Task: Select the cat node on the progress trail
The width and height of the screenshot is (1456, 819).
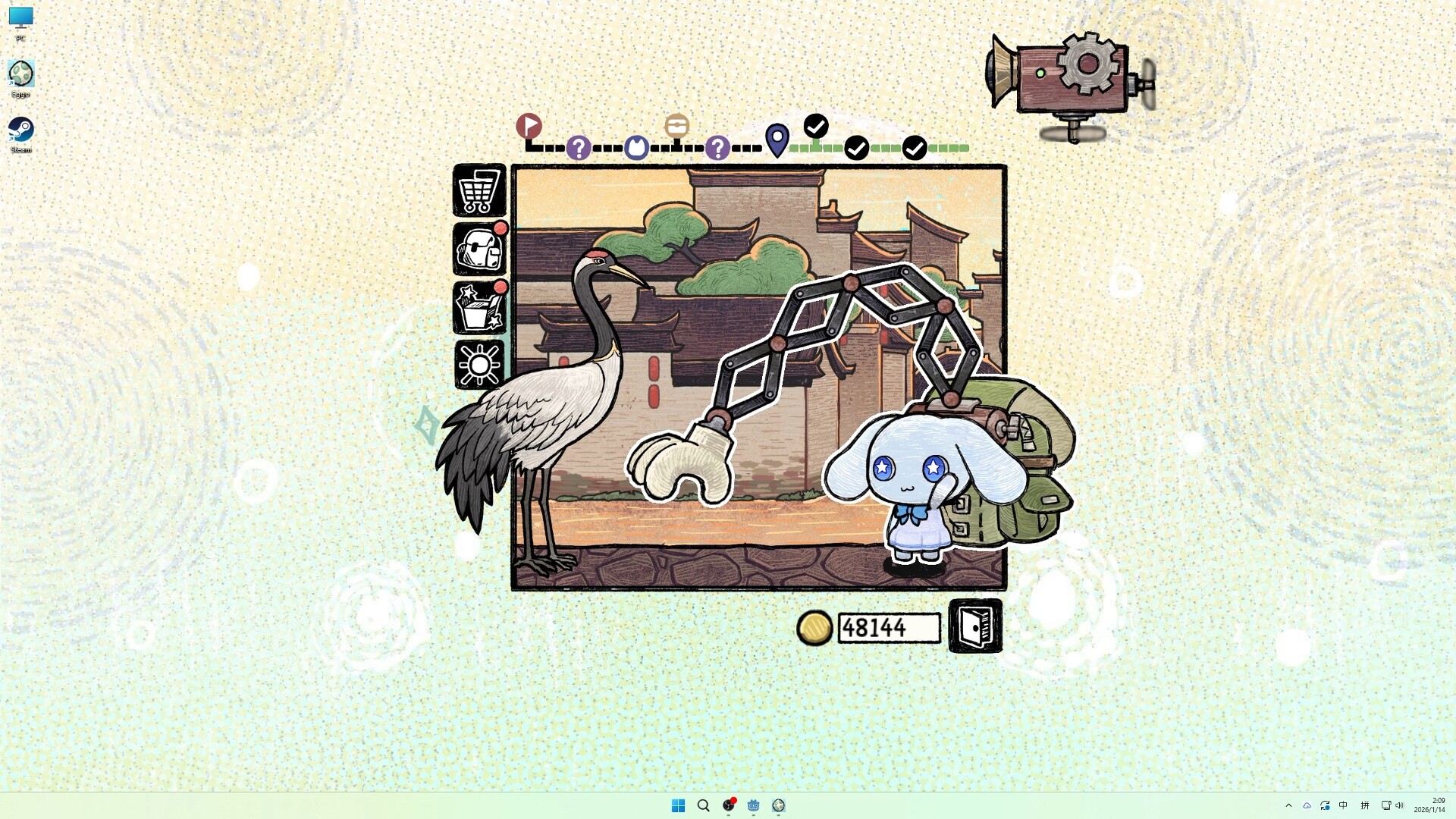Action: (x=637, y=148)
